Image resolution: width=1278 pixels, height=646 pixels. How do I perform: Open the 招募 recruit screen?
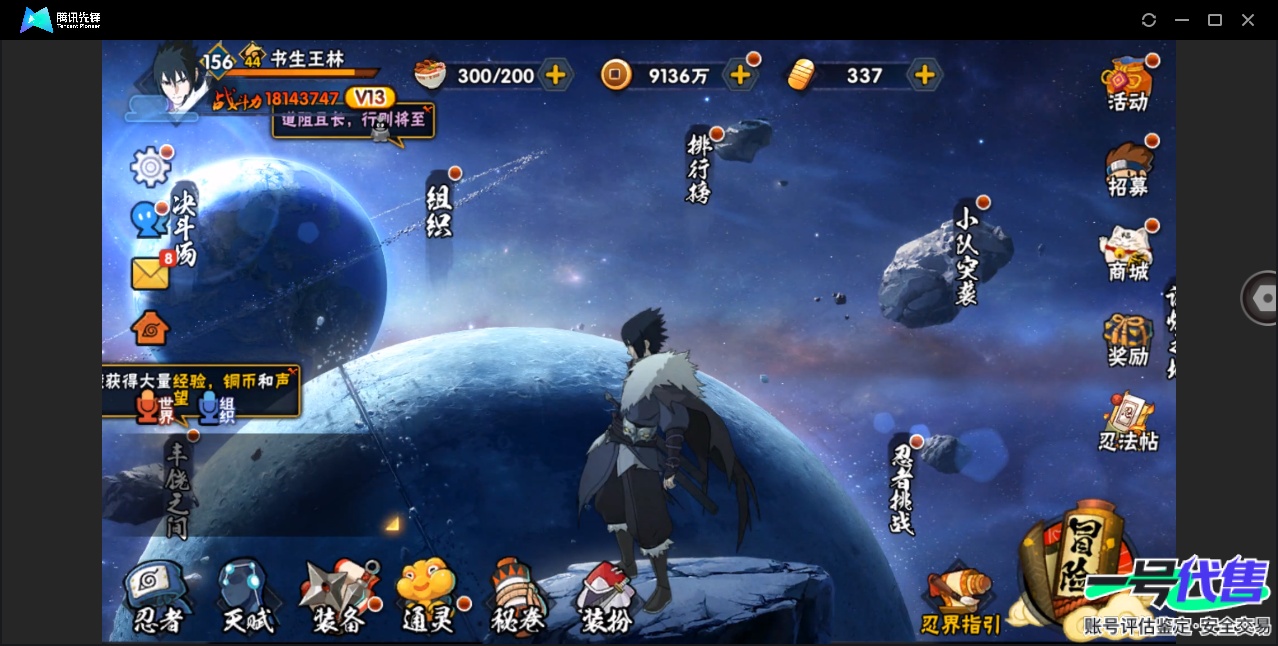[x=1128, y=170]
